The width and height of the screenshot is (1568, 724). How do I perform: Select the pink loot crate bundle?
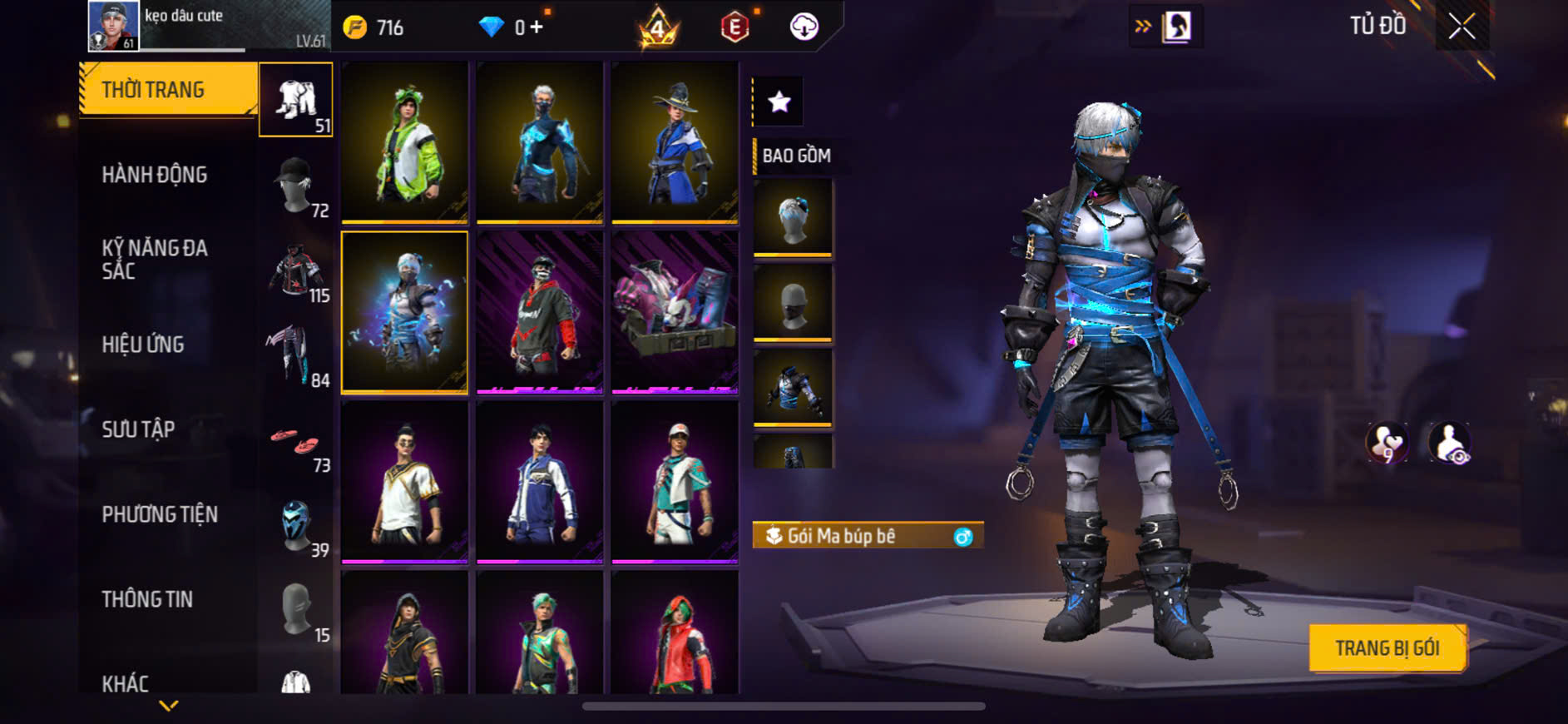[x=675, y=312]
